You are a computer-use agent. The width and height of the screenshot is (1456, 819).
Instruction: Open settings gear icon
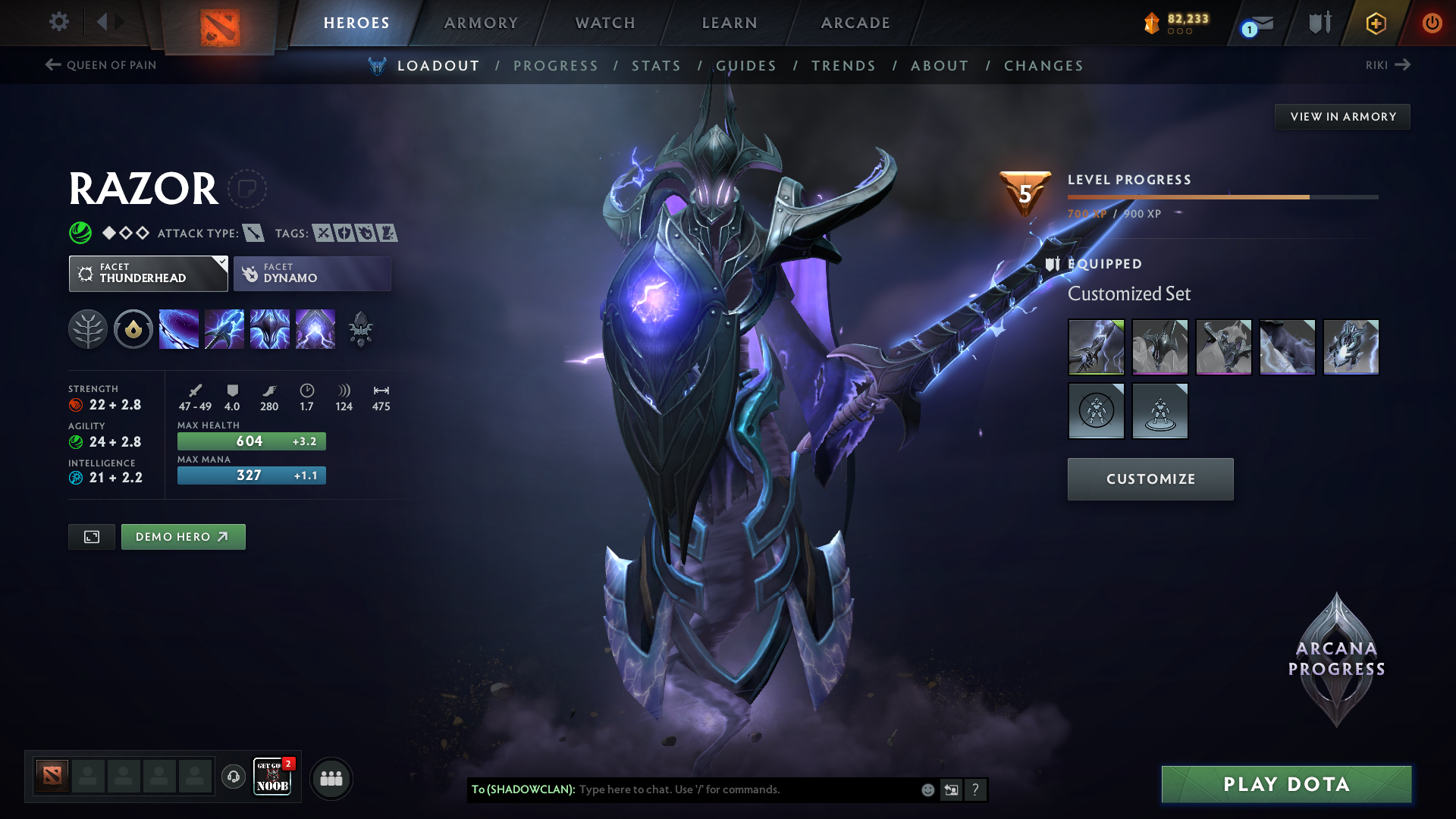[59, 22]
